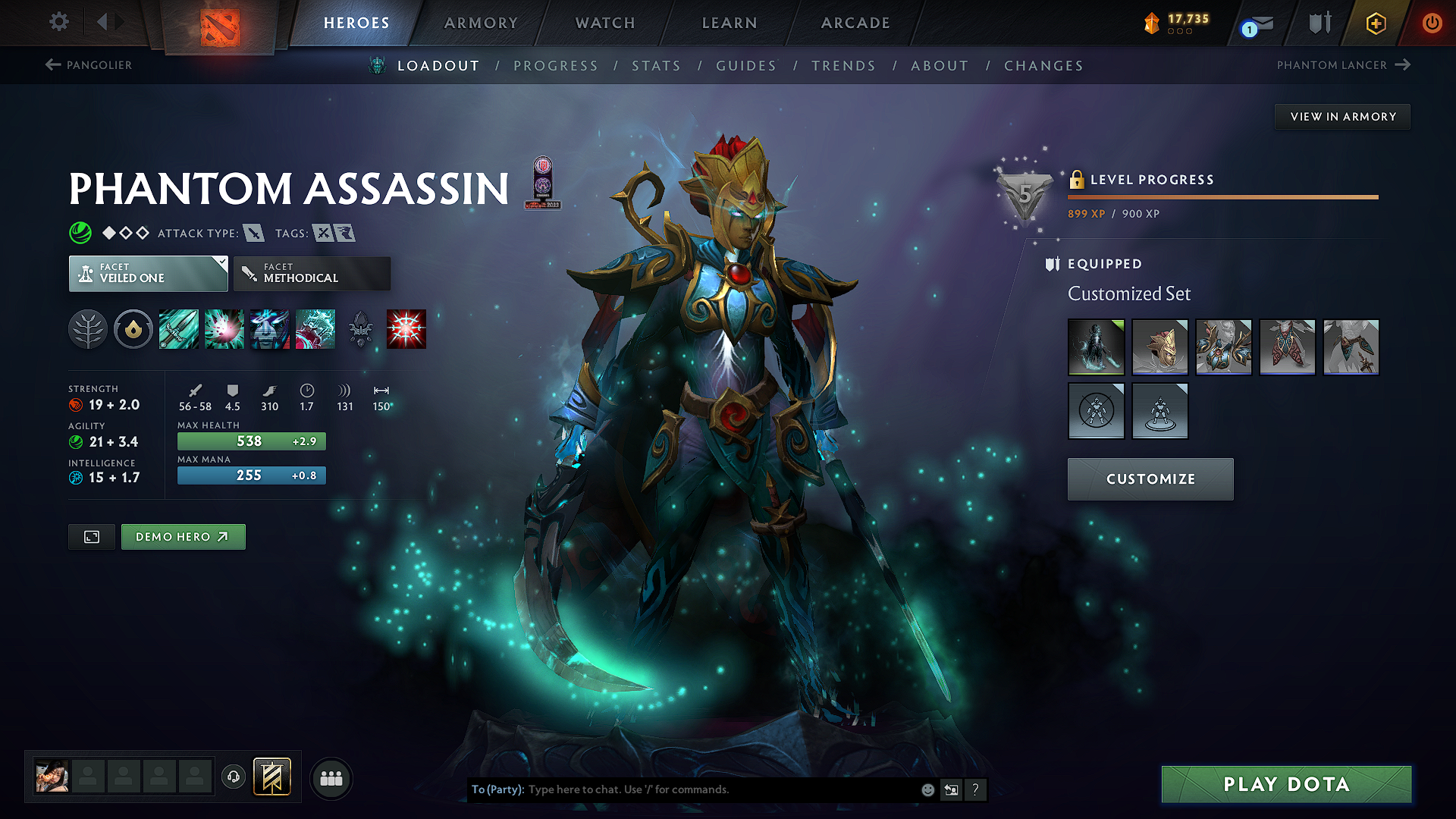Viewport: 1456px width, 819px height.
Task: Click the Level Progress XP bar
Action: (1222, 197)
